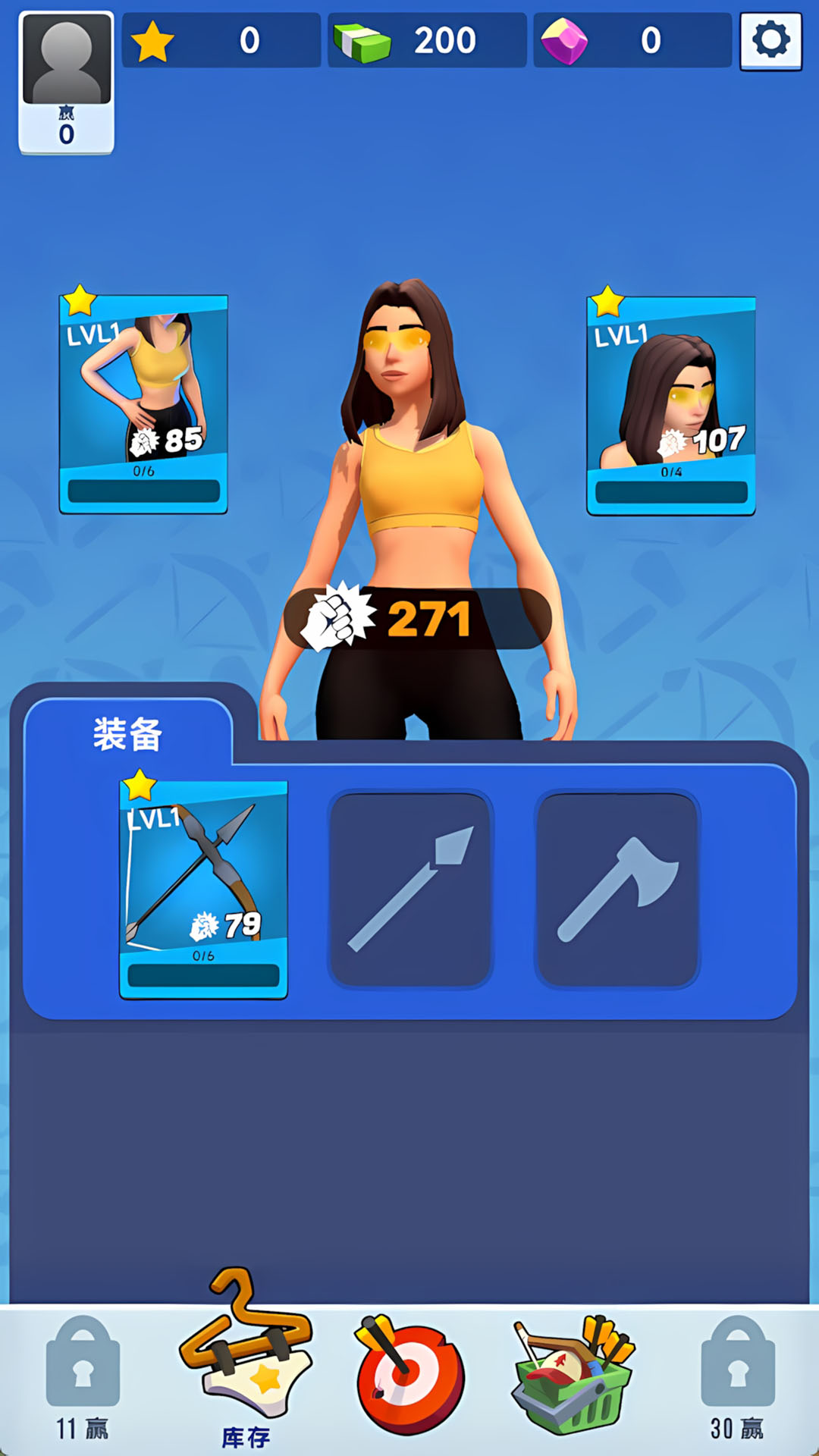Switch to the 装备 equipment tab

127,734
